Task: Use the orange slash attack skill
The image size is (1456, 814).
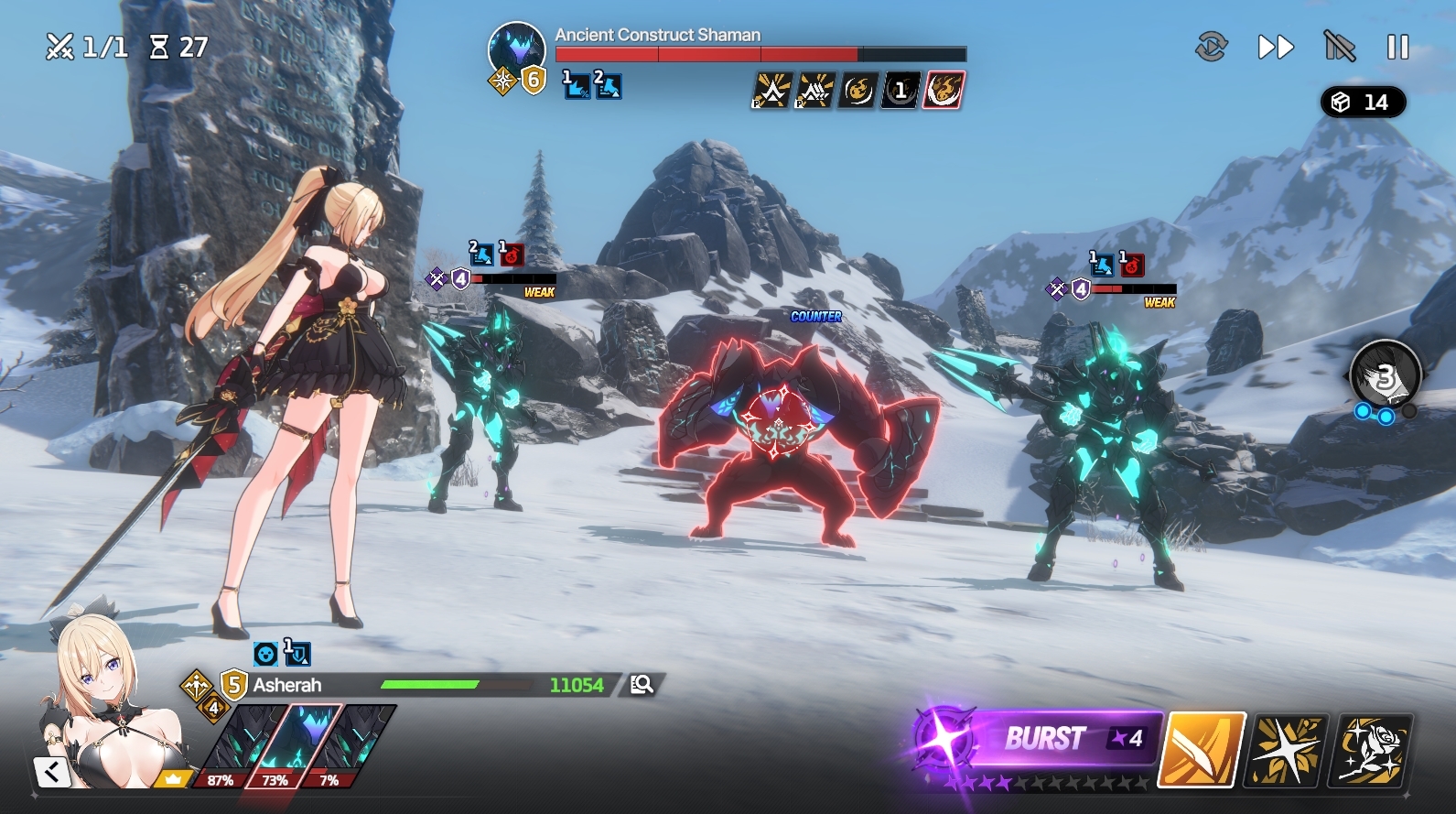Action: [1202, 749]
